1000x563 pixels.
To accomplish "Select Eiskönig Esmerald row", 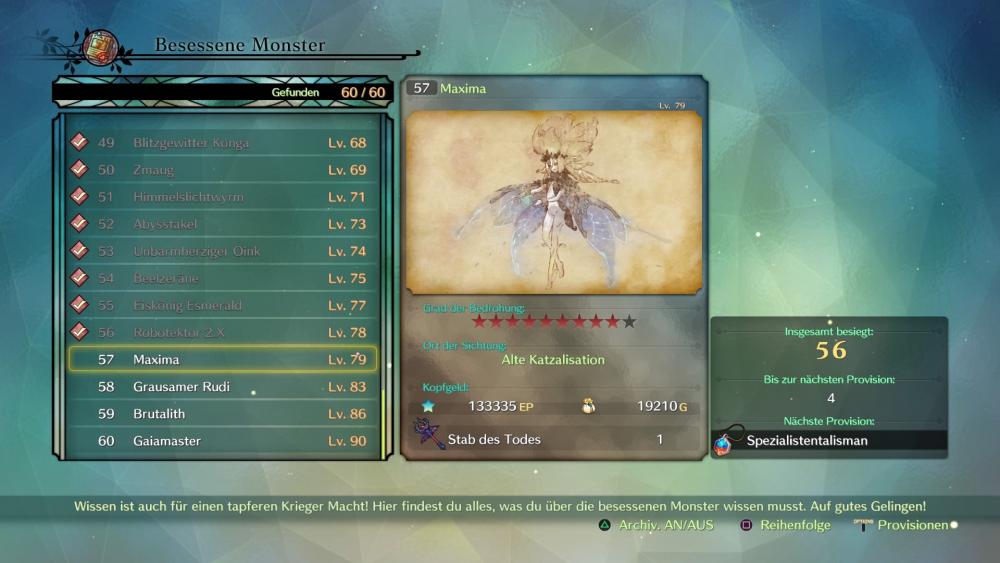I will [x=222, y=305].
